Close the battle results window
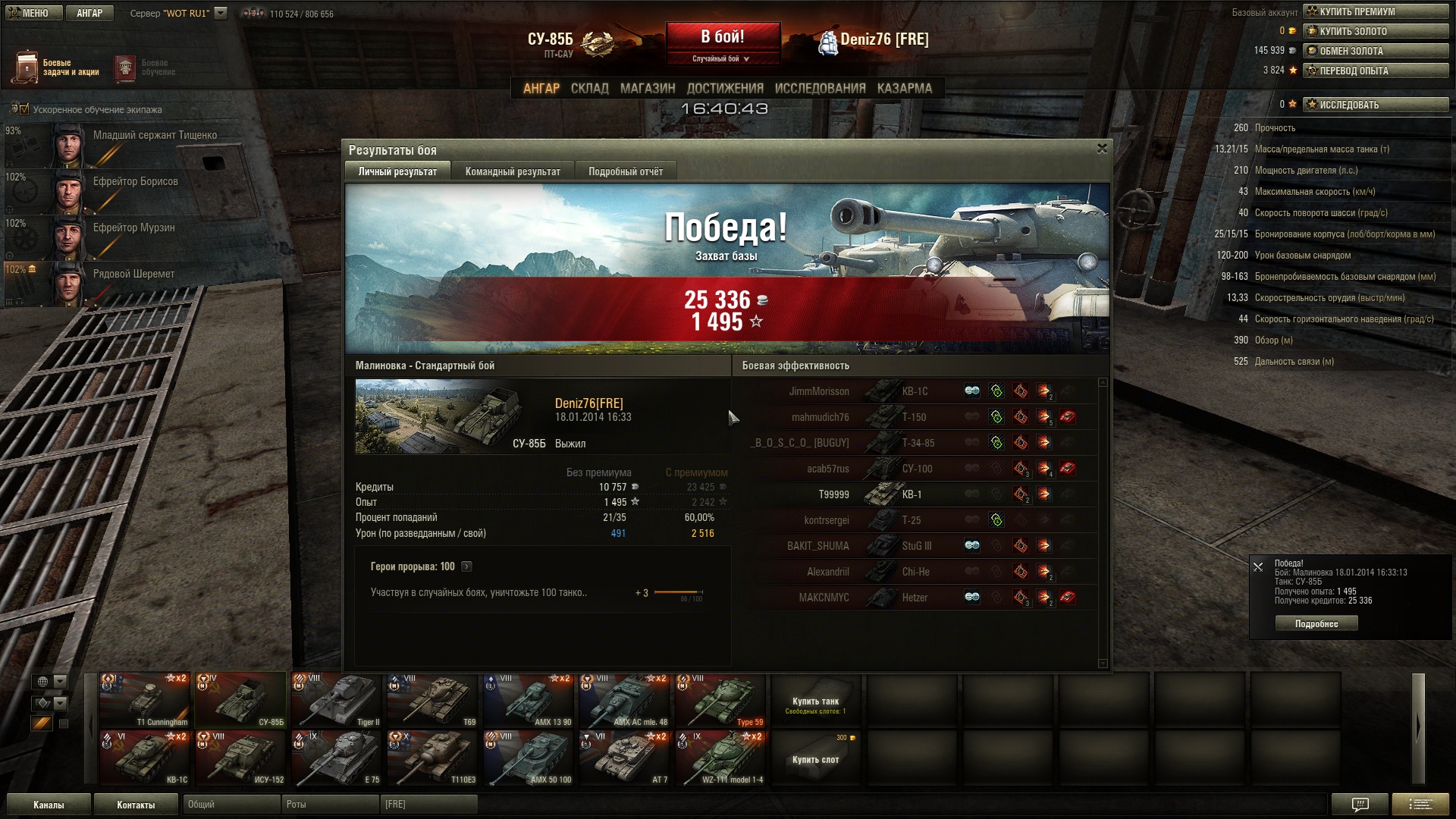 1102,149
